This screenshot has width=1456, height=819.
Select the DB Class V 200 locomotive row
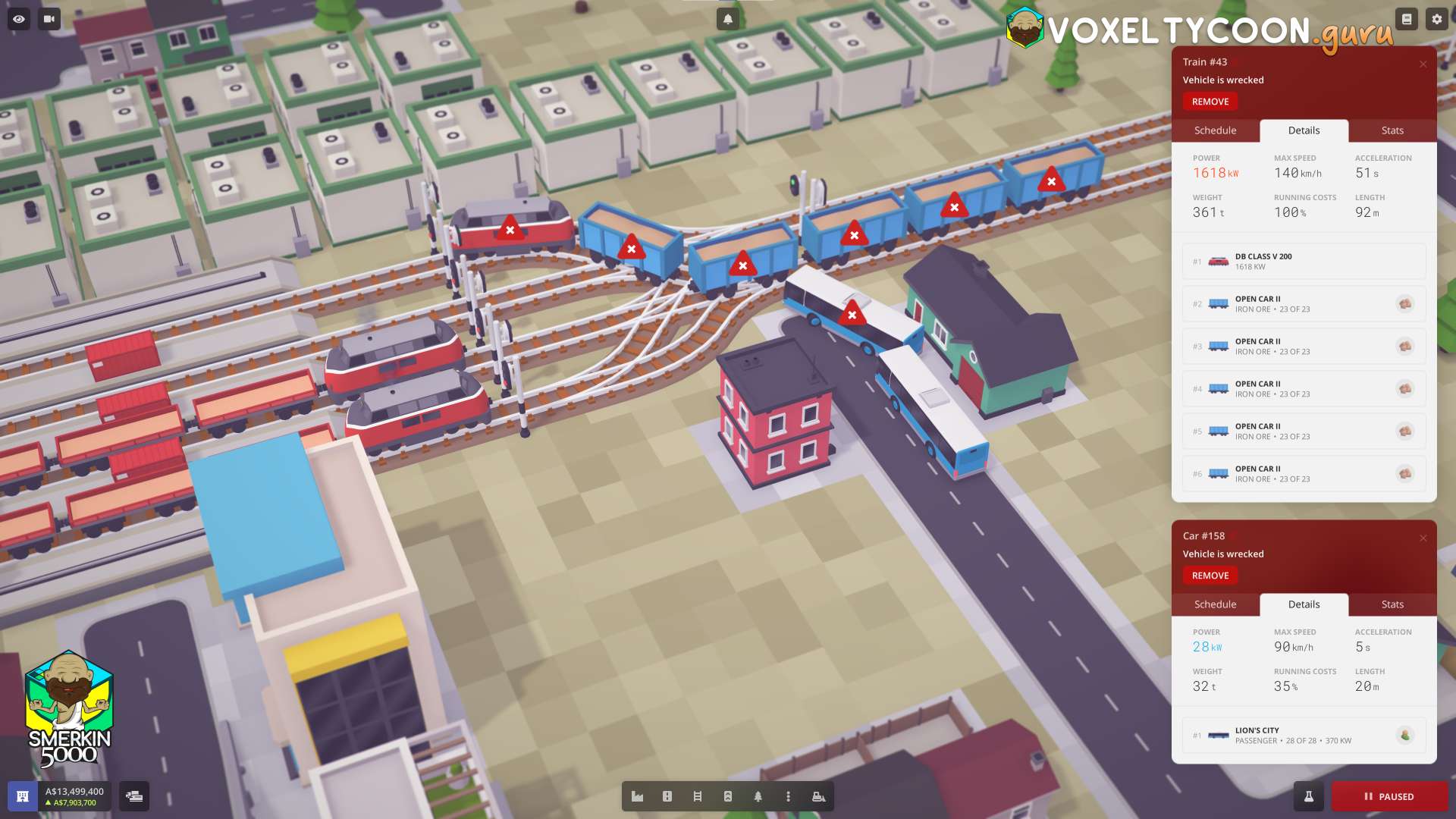pyautogui.click(x=1303, y=262)
